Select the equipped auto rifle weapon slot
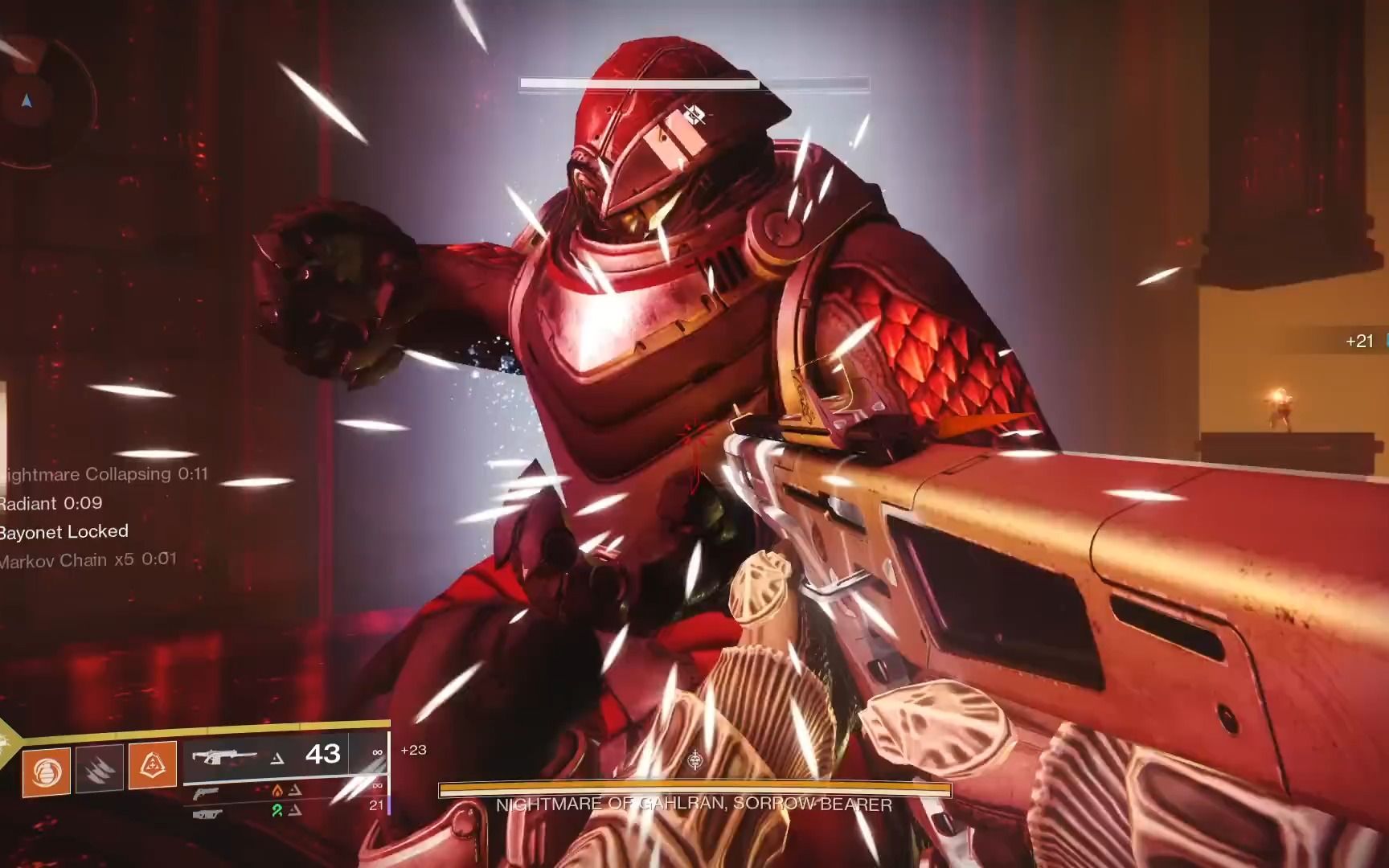 [x=265, y=755]
